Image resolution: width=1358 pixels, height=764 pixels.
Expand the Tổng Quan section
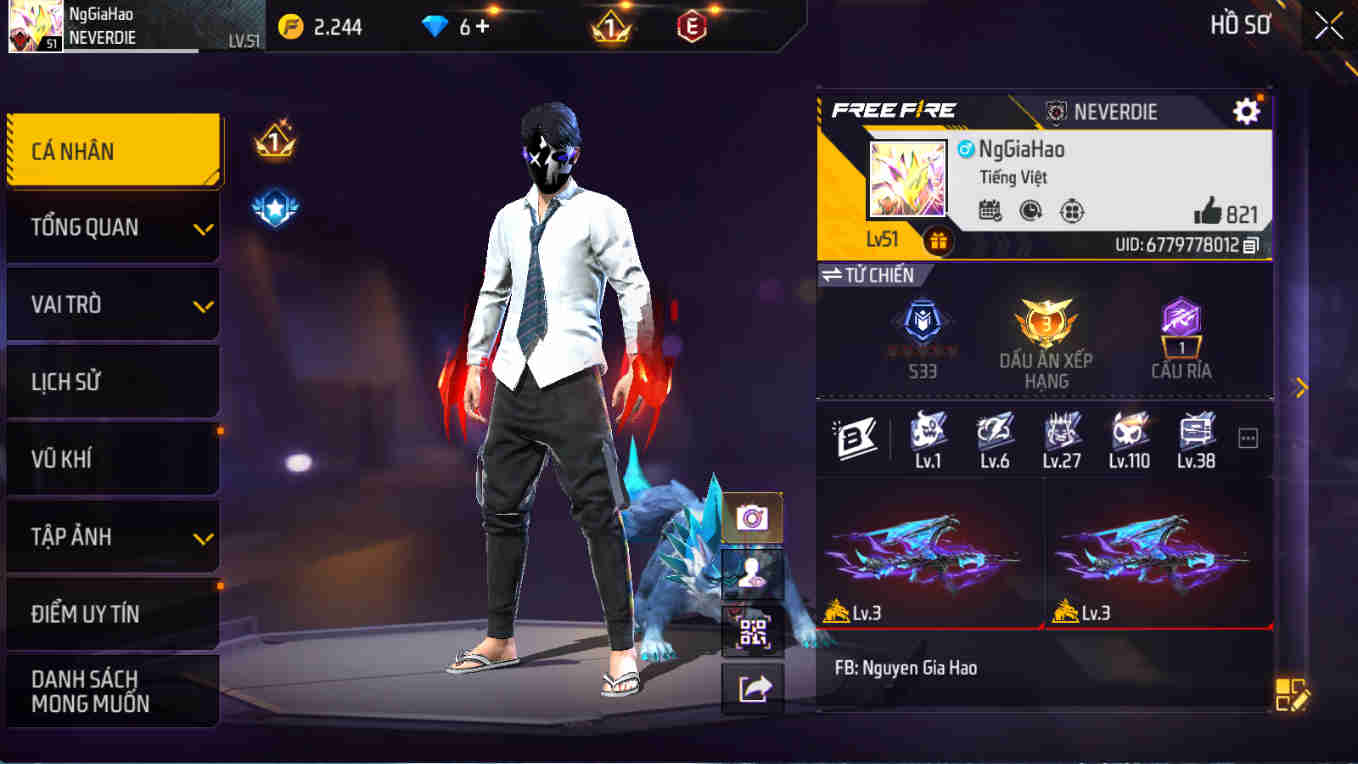[x=113, y=227]
